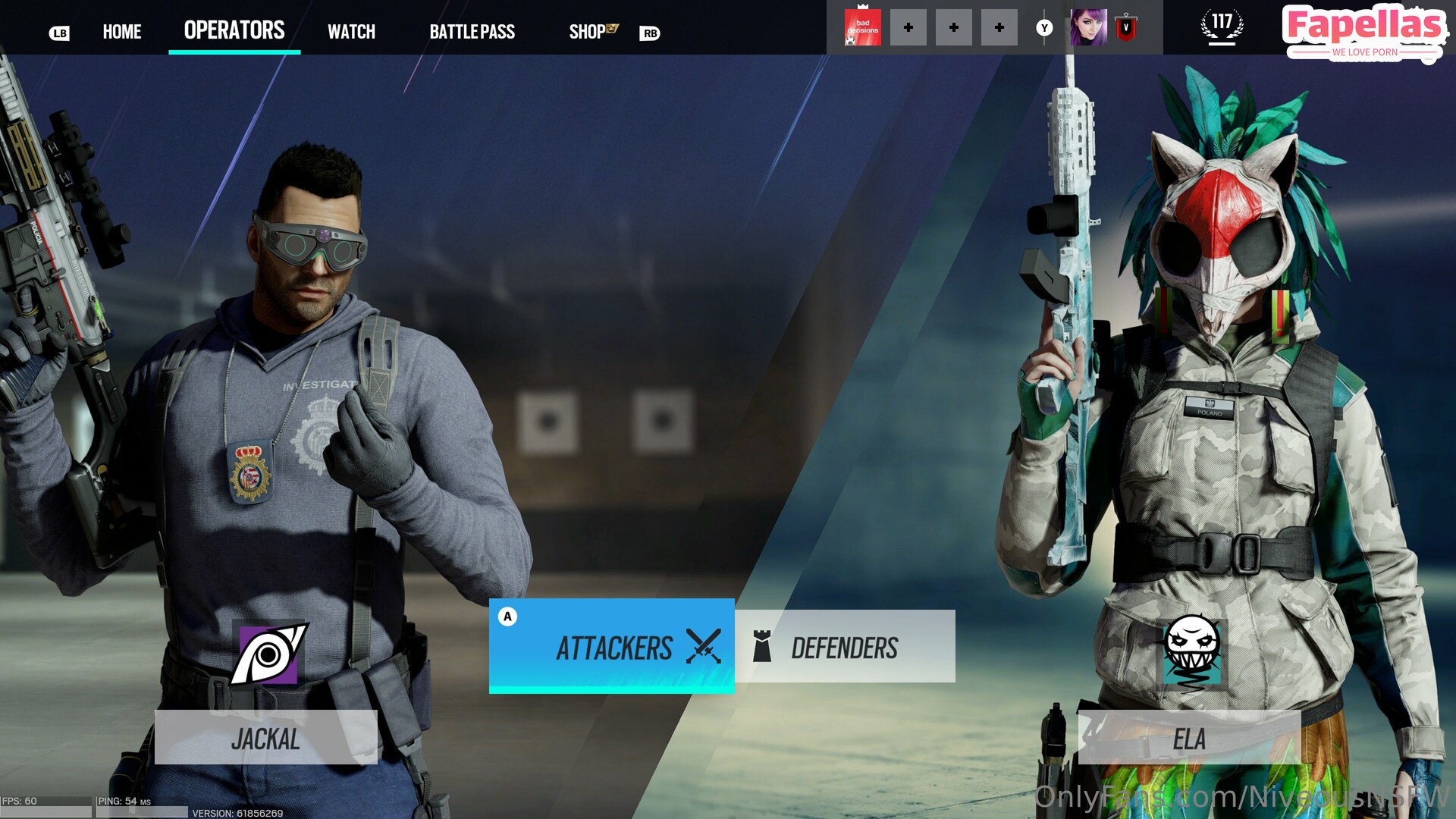View the level 117 clearance badge
Screen dimensions: 1456x819
(1222, 27)
